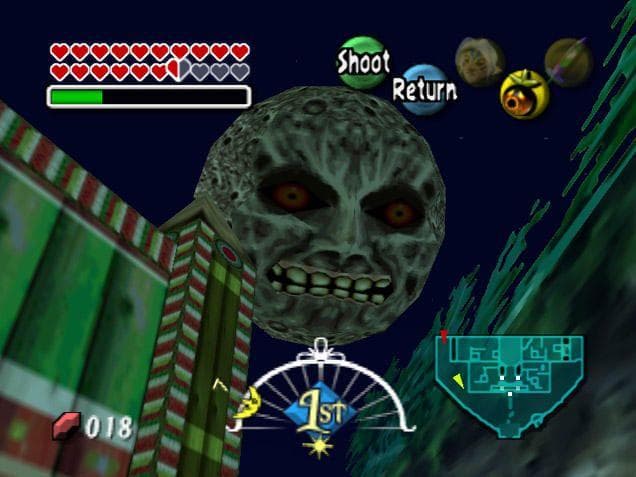The image size is (636, 477).
Task: Click the green Shoot action button
Action: [x=362, y=62]
